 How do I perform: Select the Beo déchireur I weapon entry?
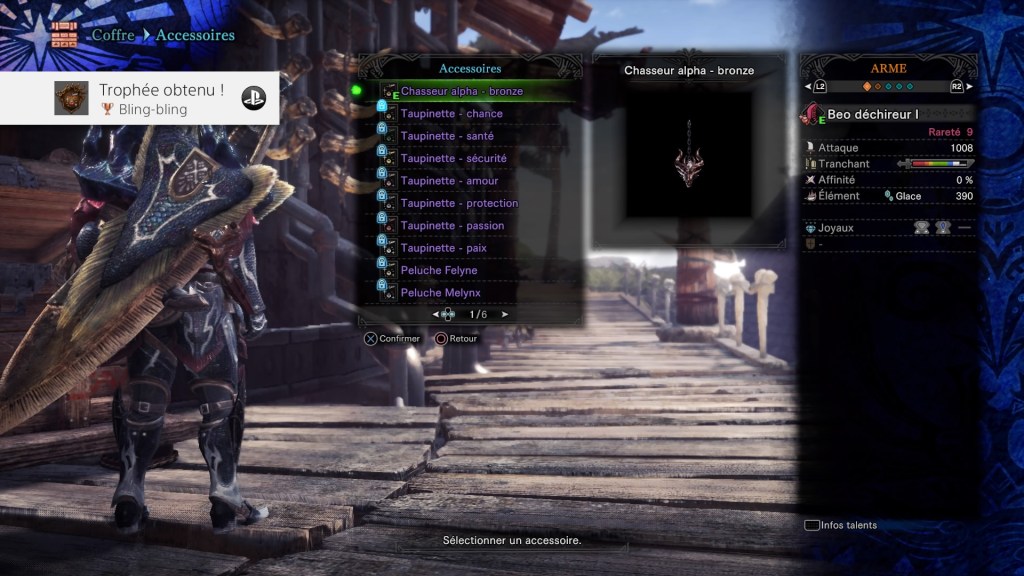(872, 115)
